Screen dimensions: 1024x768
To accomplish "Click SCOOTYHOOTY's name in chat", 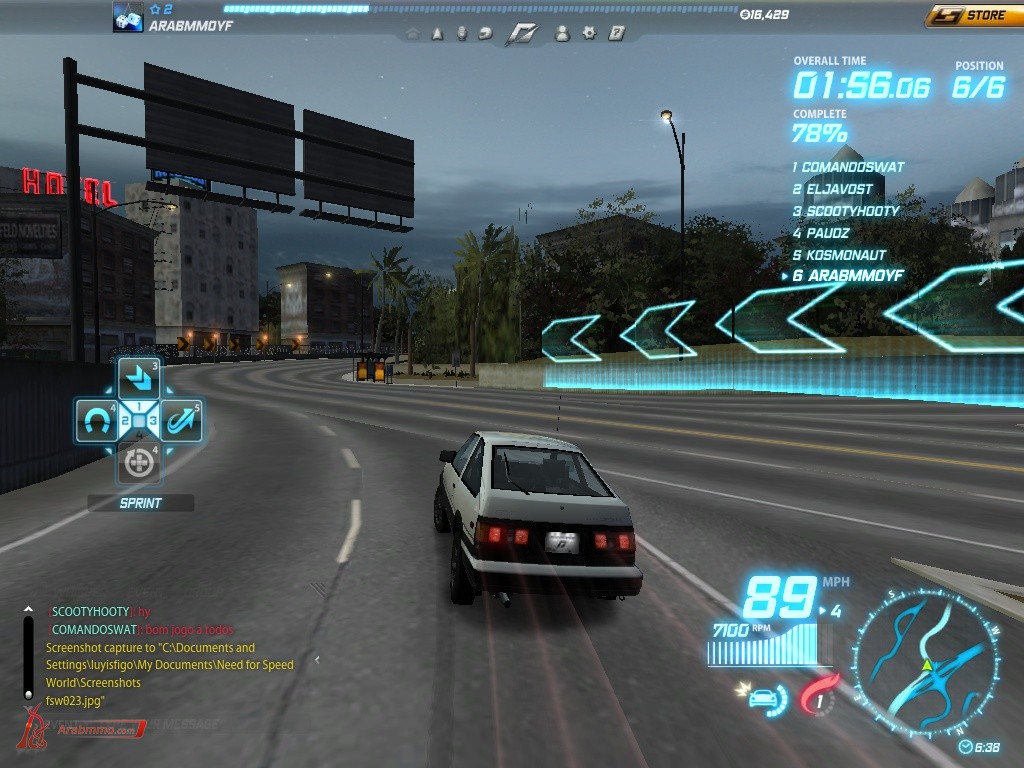I will [90, 612].
